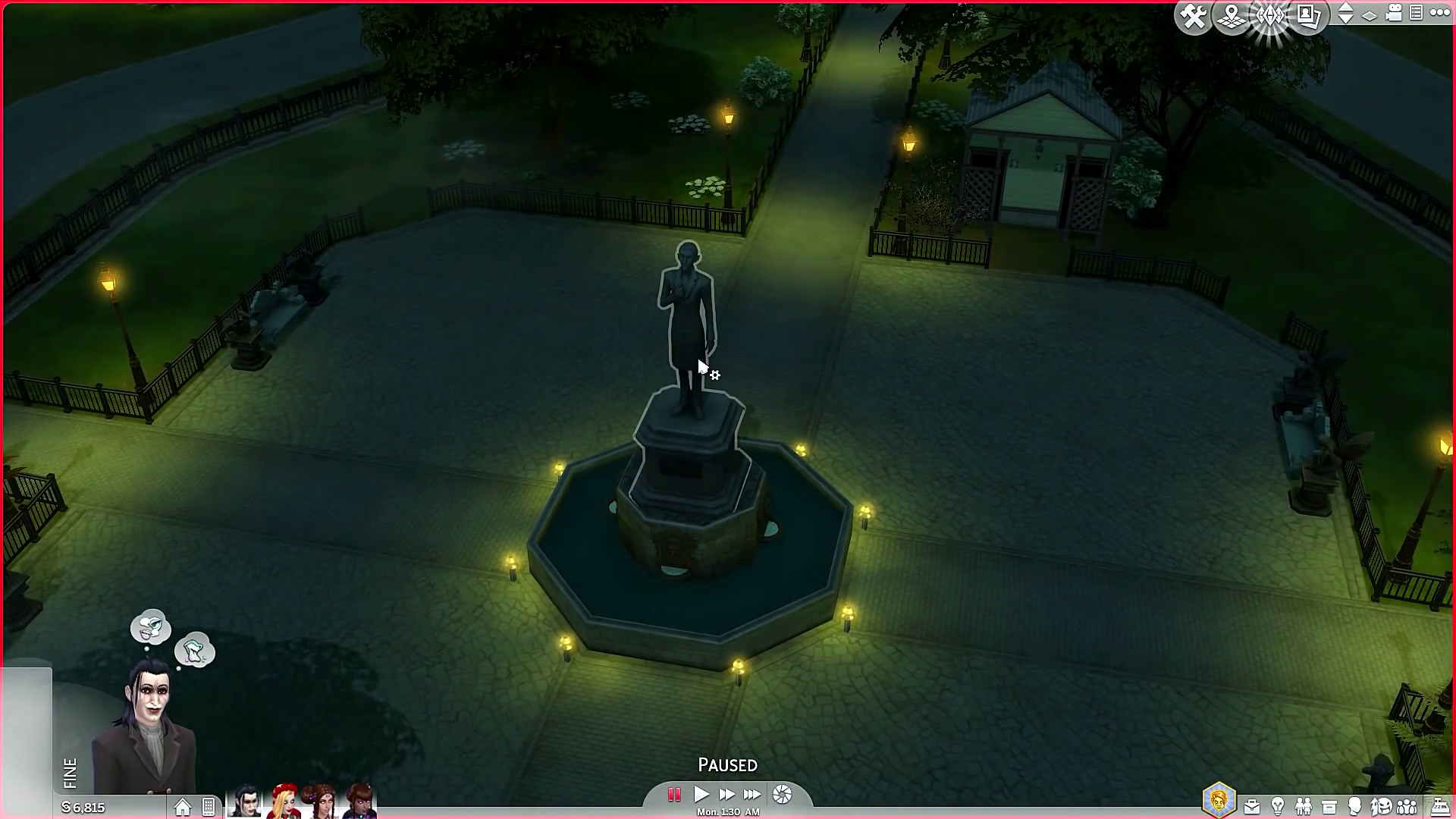Open the Aspiration hexagon badge panel
Viewport: 1456px width, 819px height.
(x=1219, y=801)
